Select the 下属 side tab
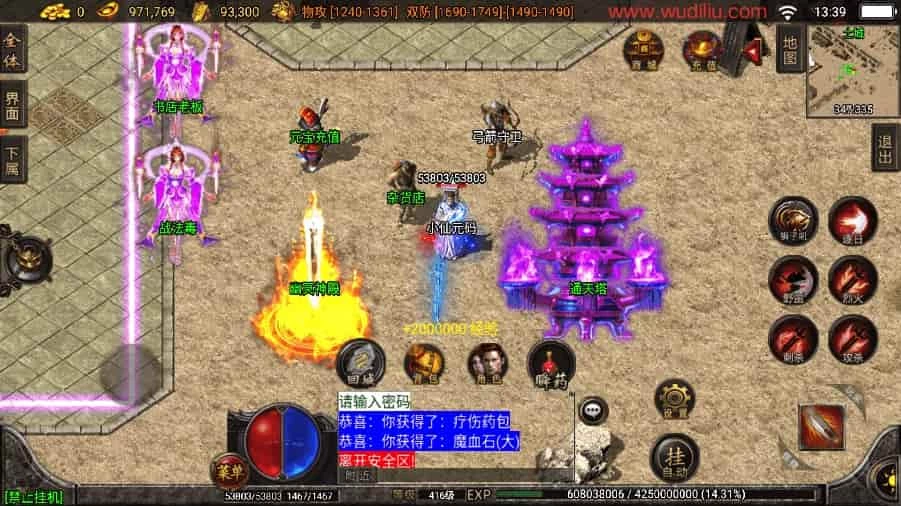The image size is (901, 506). 13,160
